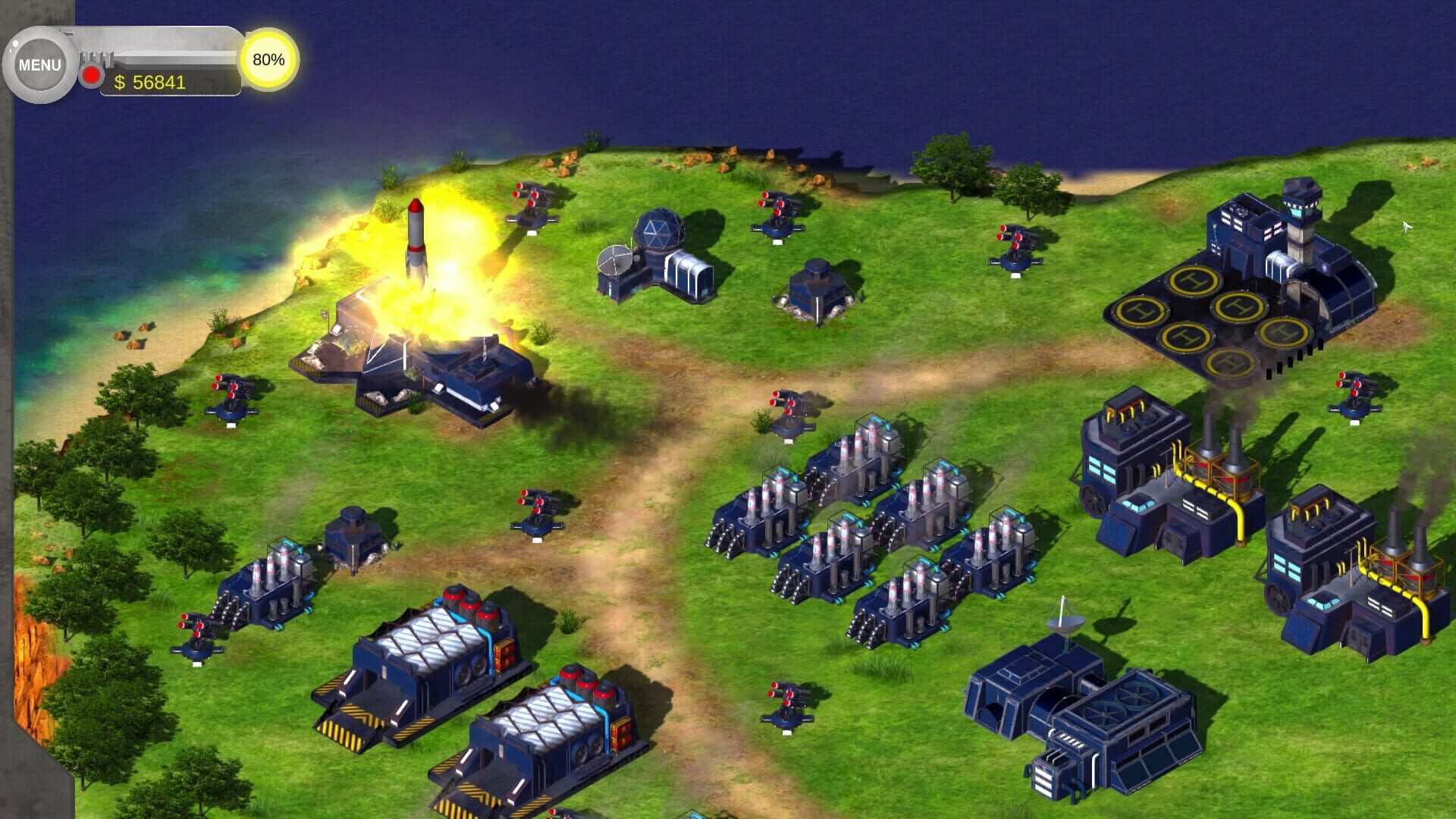Click the red status indicator light
1456x819 pixels.
point(90,75)
